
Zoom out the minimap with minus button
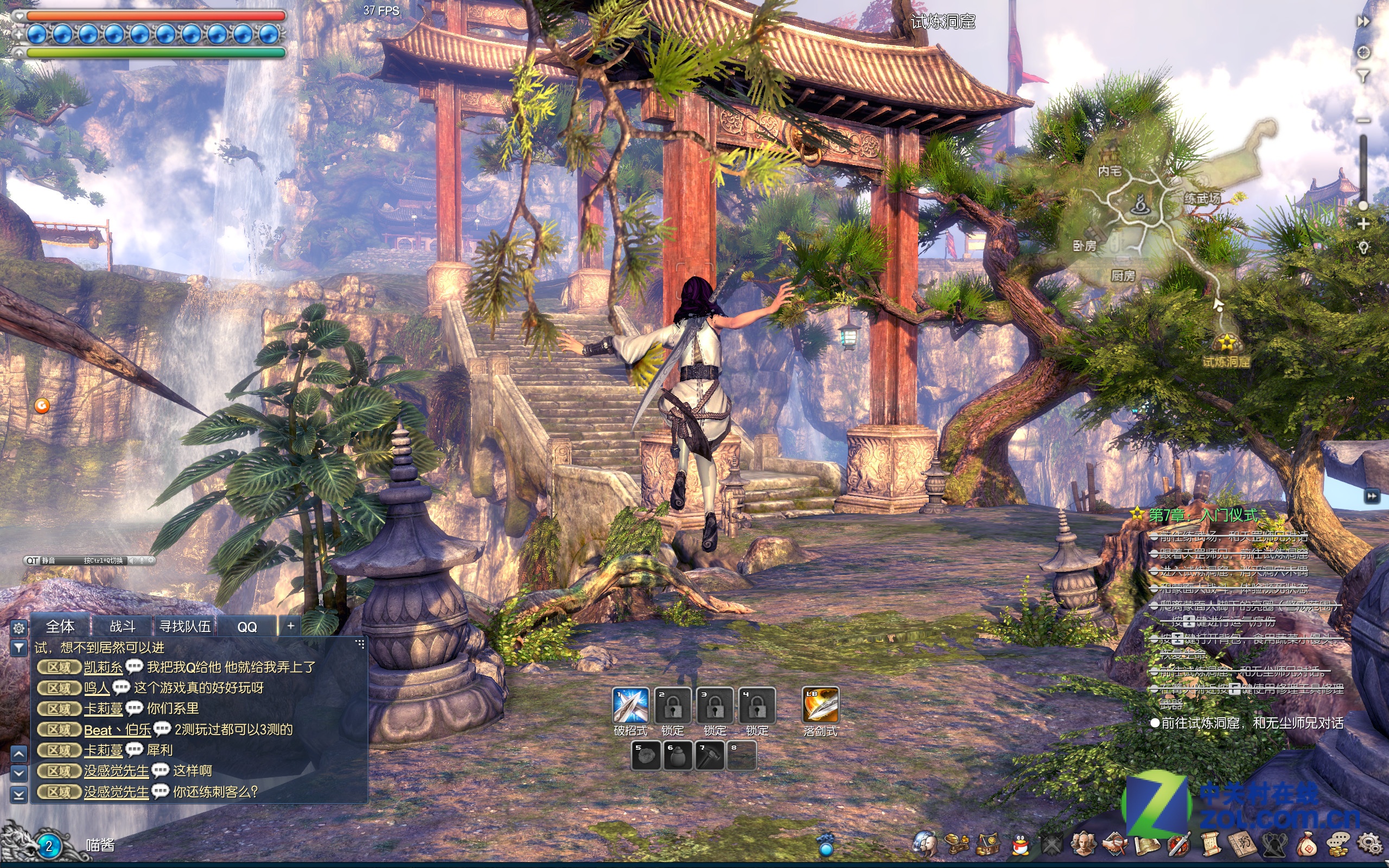(1363, 120)
